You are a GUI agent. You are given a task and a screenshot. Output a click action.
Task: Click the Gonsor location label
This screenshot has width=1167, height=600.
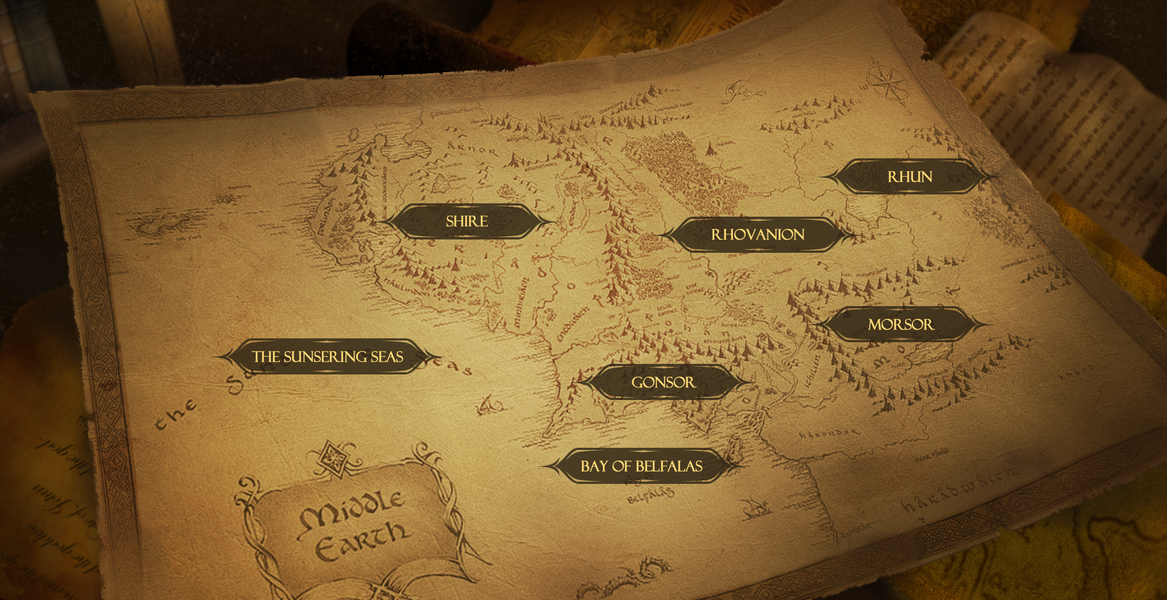click(663, 382)
